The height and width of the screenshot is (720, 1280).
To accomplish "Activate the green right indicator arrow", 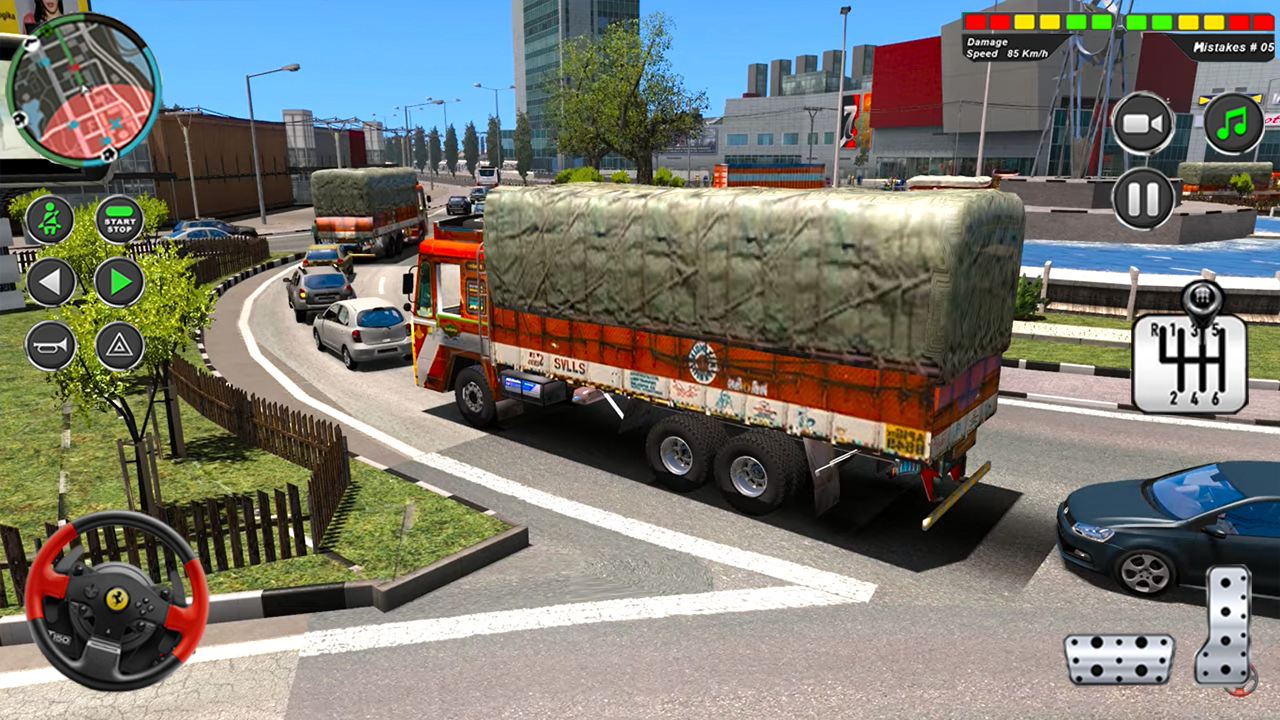I will pyautogui.click(x=118, y=281).
